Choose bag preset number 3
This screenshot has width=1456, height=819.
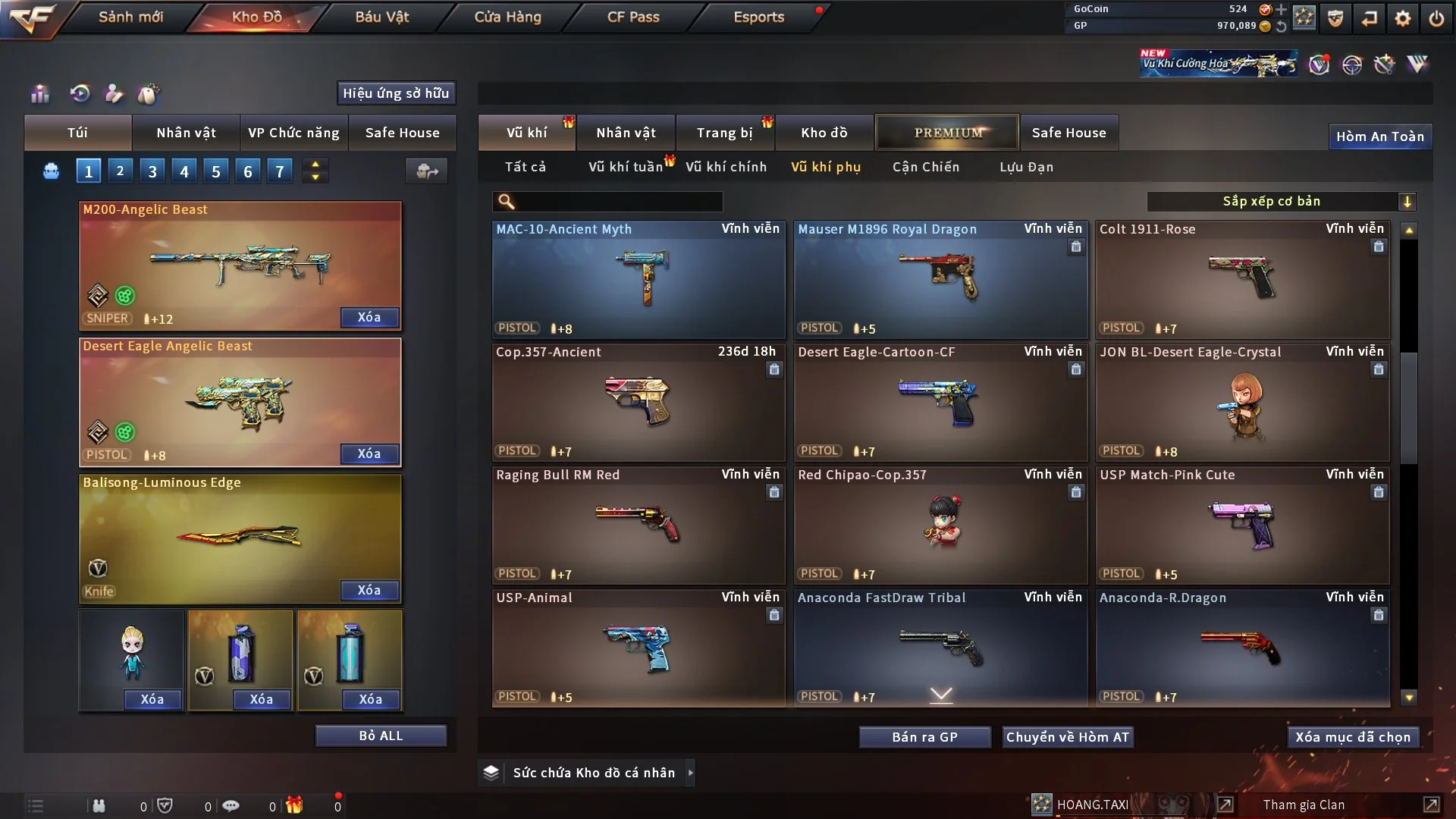pyautogui.click(x=152, y=171)
